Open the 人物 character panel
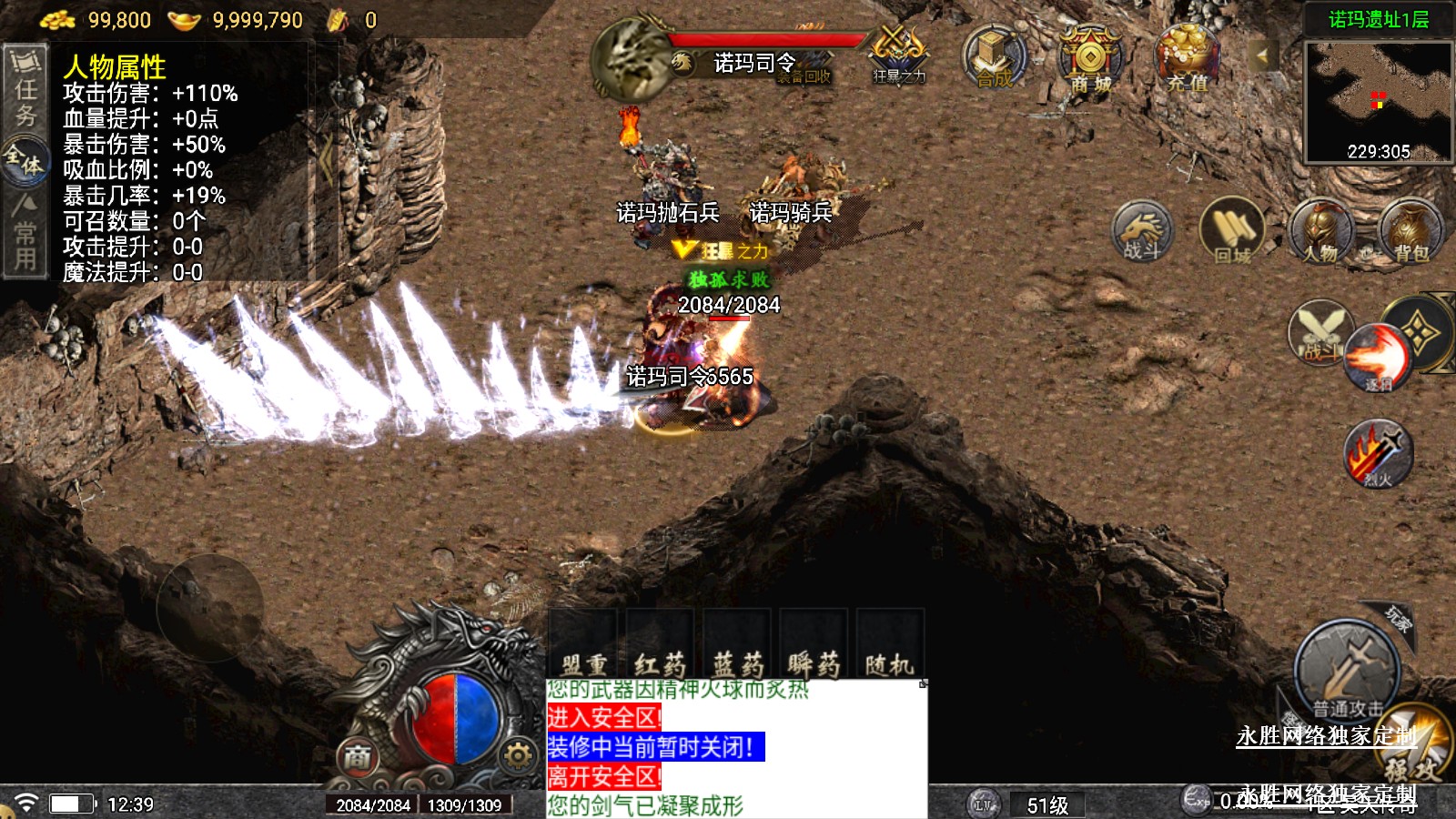The image size is (1456, 819). click(1320, 232)
